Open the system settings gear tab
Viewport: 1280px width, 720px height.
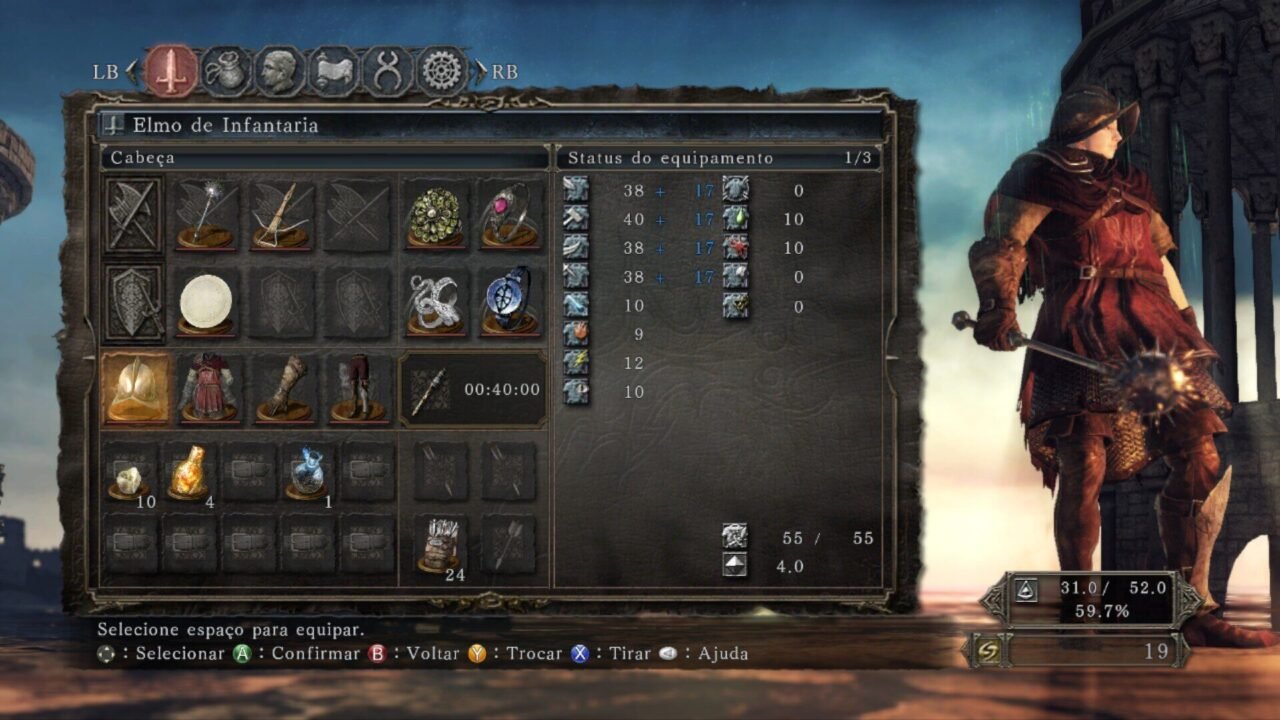(x=442, y=71)
